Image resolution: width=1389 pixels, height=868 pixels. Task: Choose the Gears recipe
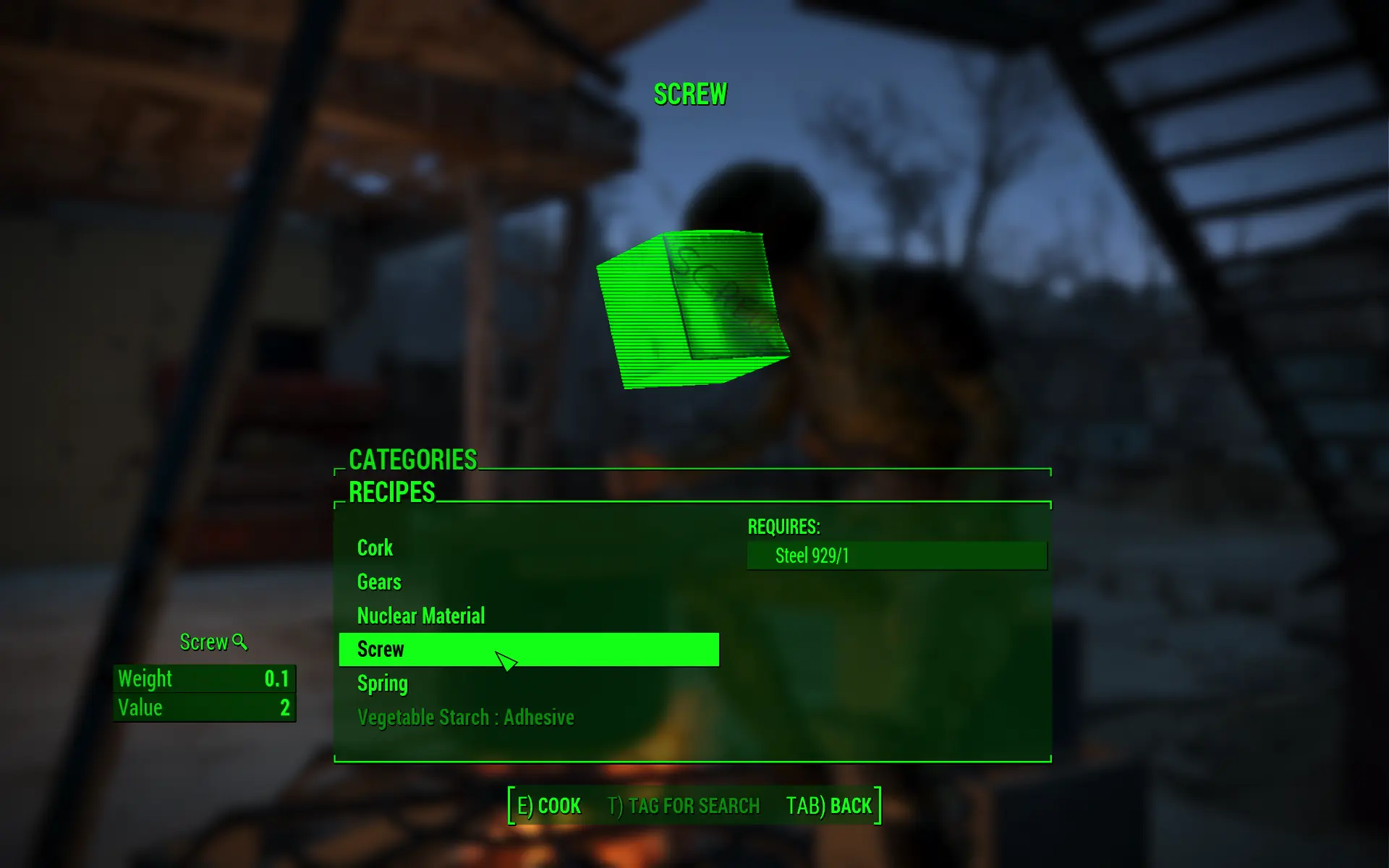(379, 582)
